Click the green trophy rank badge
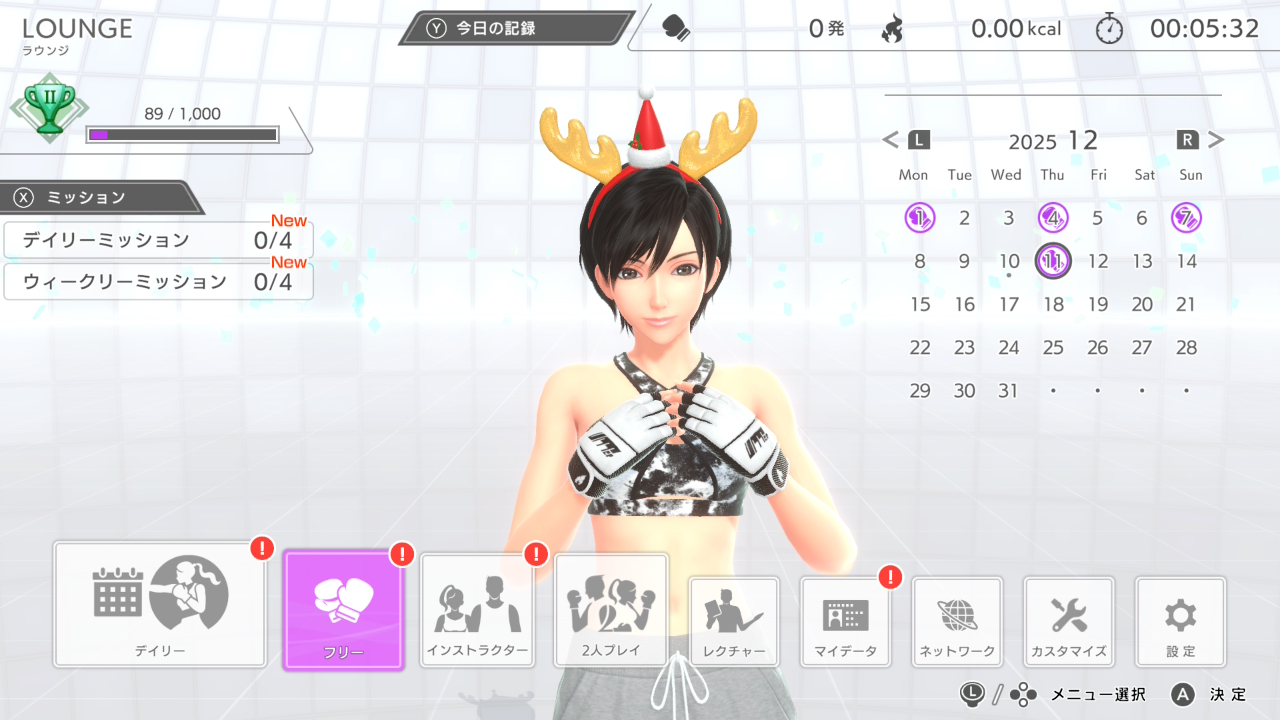The image size is (1280, 720). (x=49, y=109)
